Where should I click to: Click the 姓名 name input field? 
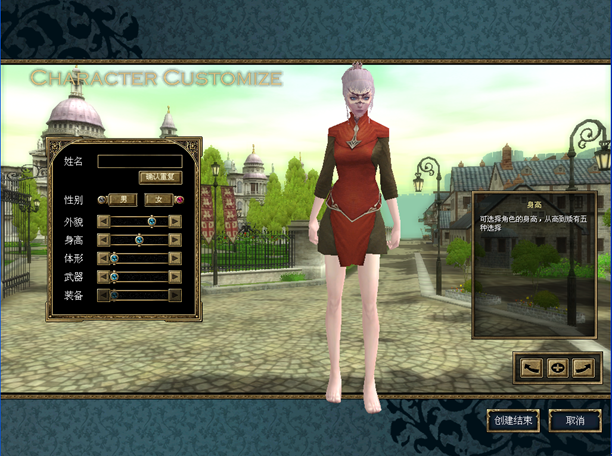coord(139,160)
